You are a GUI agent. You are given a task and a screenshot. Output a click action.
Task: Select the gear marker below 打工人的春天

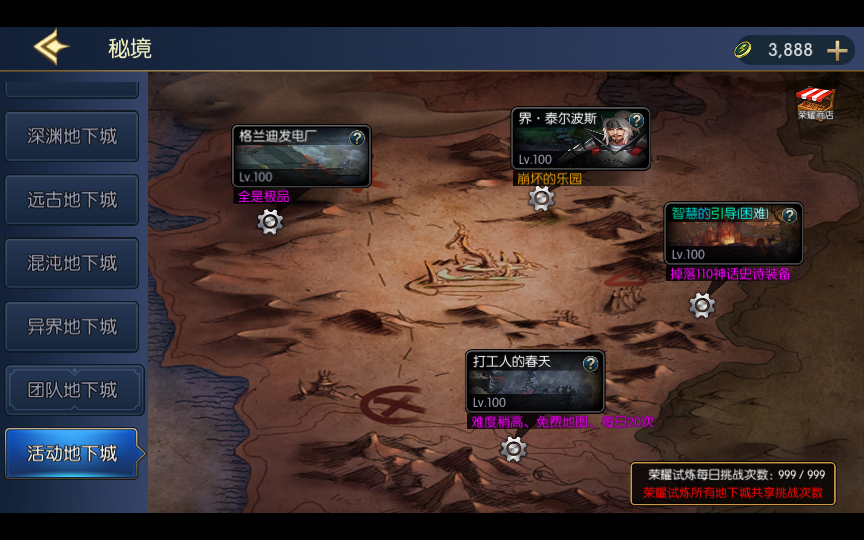coord(513,449)
